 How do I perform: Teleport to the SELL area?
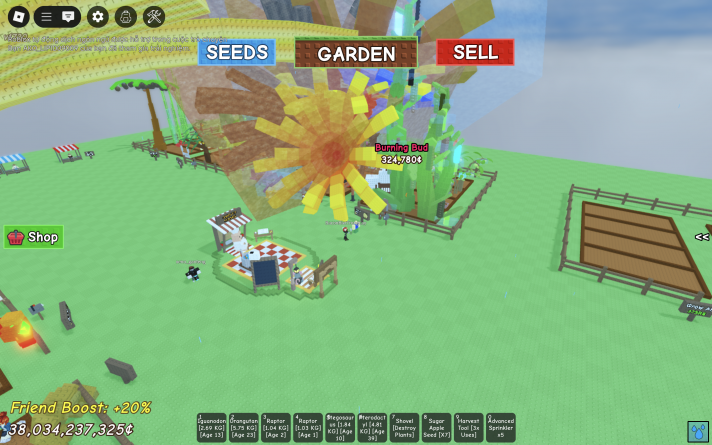pyautogui.click(x=475, y=52)
